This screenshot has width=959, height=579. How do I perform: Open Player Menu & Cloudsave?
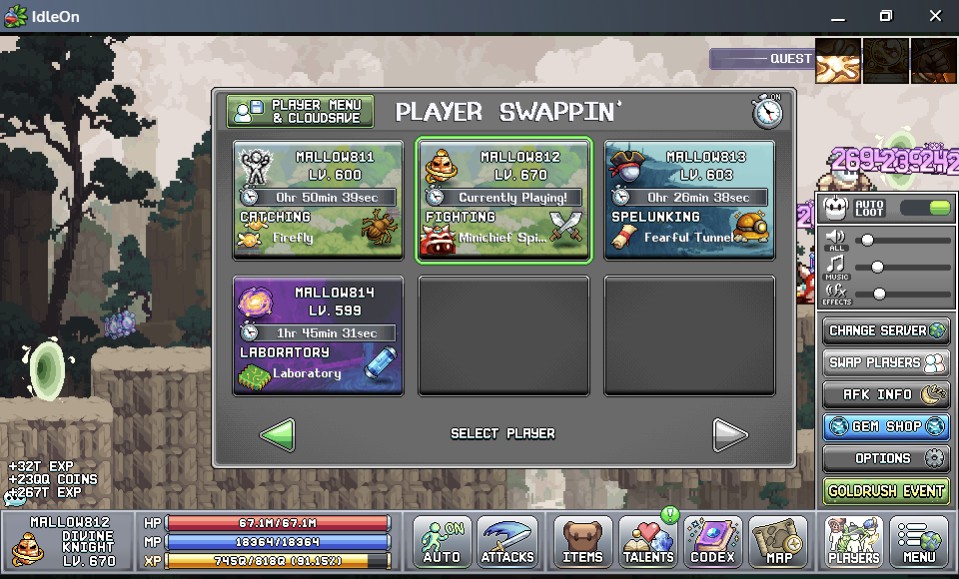(300, 111)
